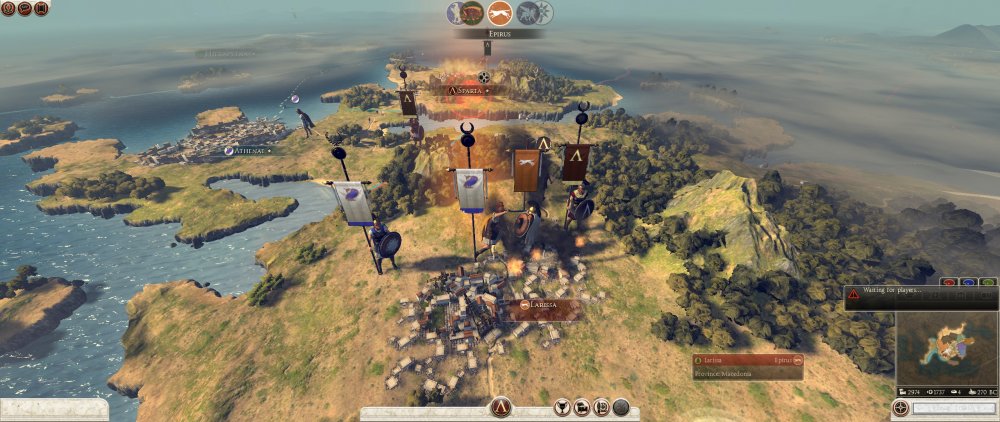Screen dimensions: 1000x422
Task: Click the Sparta Lambda flag under Epirus
Action: click(487, 47)
